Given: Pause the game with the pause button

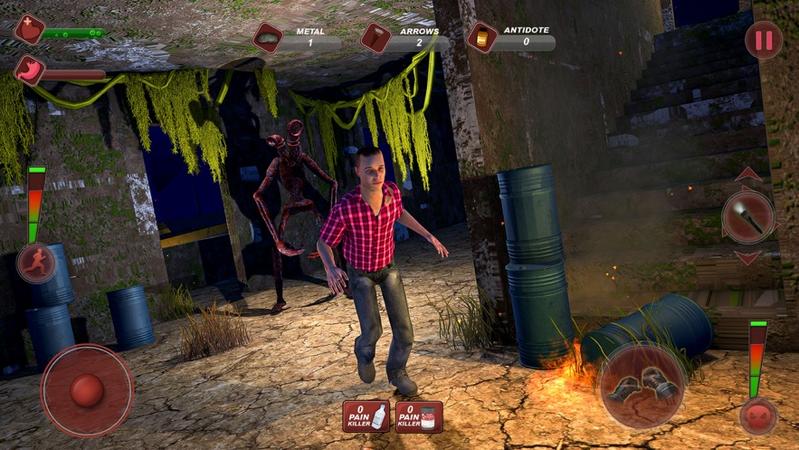Looking at the screenshot, I should click(763, 41).
